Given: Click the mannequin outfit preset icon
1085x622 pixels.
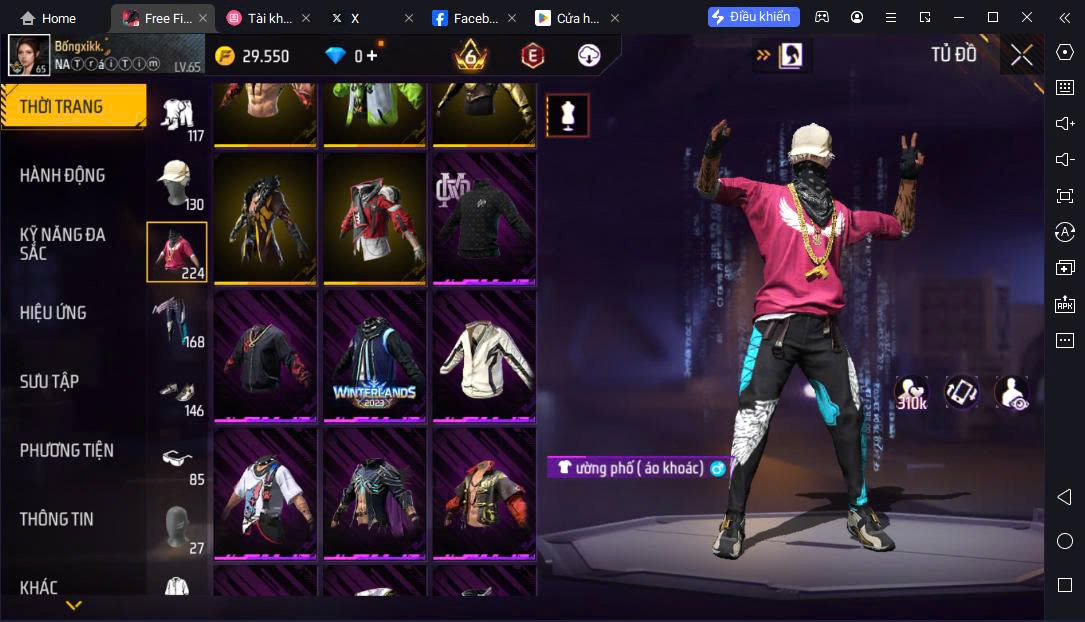Looking at the screenshot, I should 568,116.
